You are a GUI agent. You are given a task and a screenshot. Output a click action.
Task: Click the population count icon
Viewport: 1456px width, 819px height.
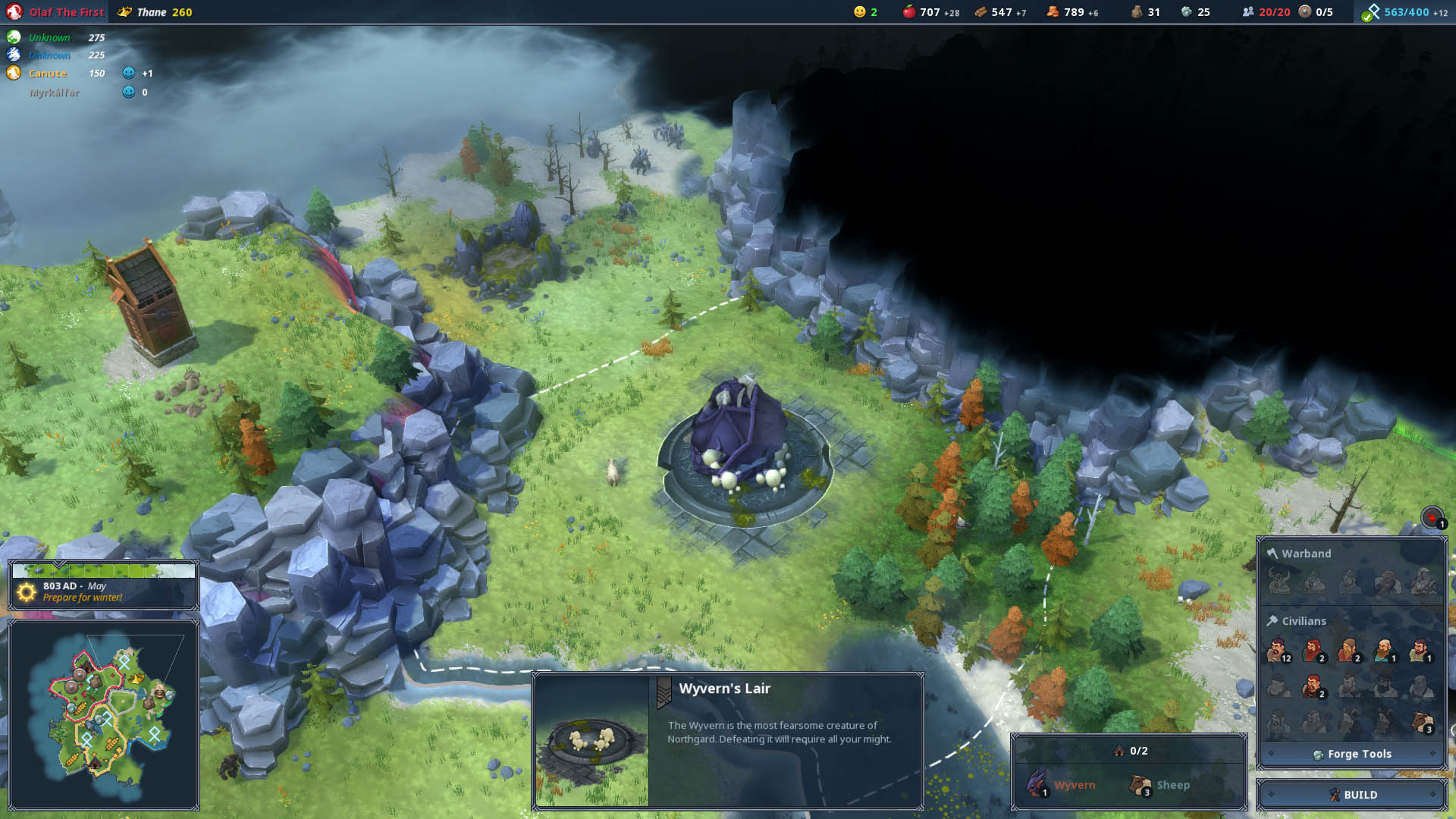pos(1247,12)
